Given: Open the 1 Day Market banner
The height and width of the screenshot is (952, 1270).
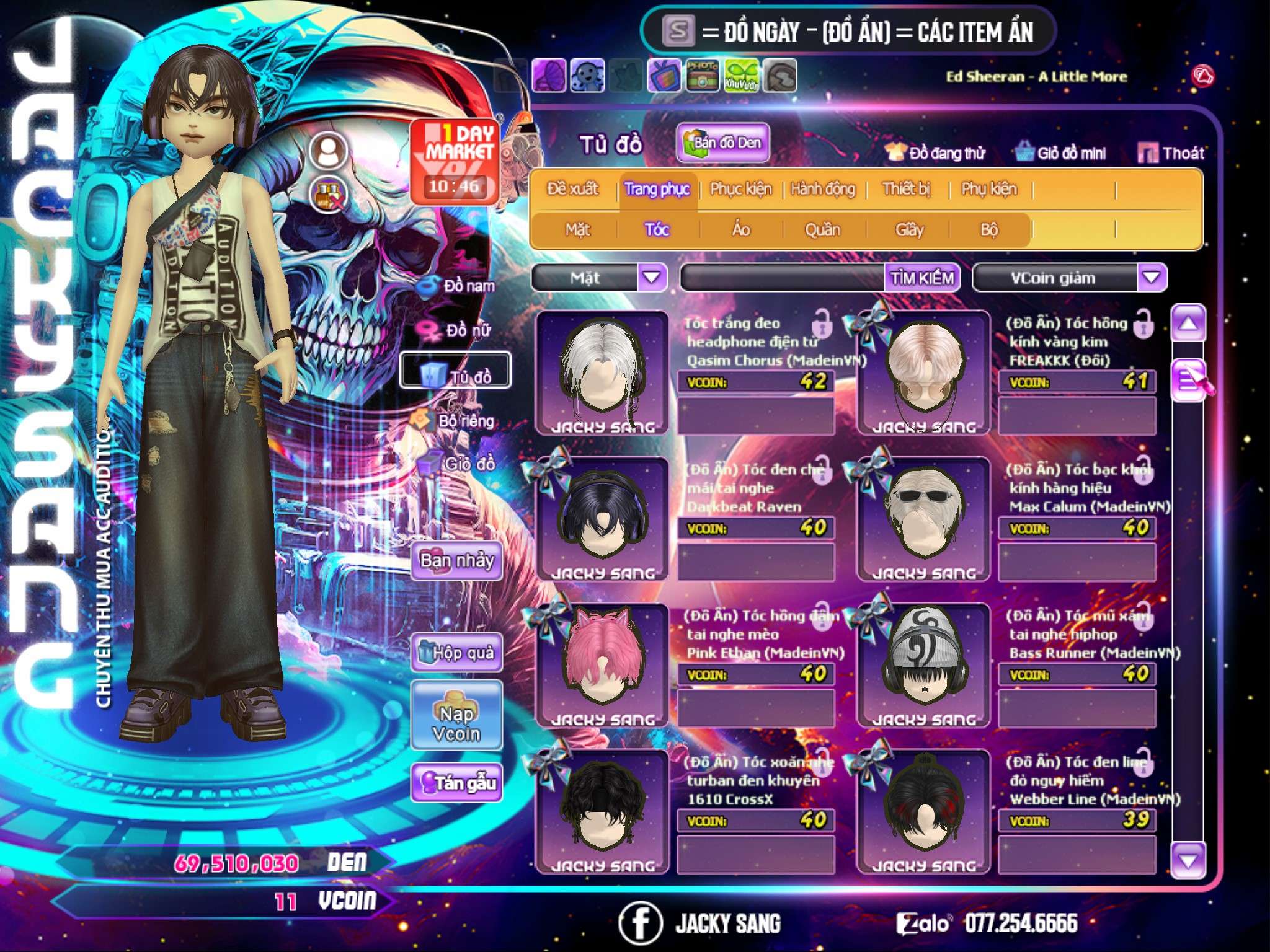Looking at the screenshot, I should 455,161.
